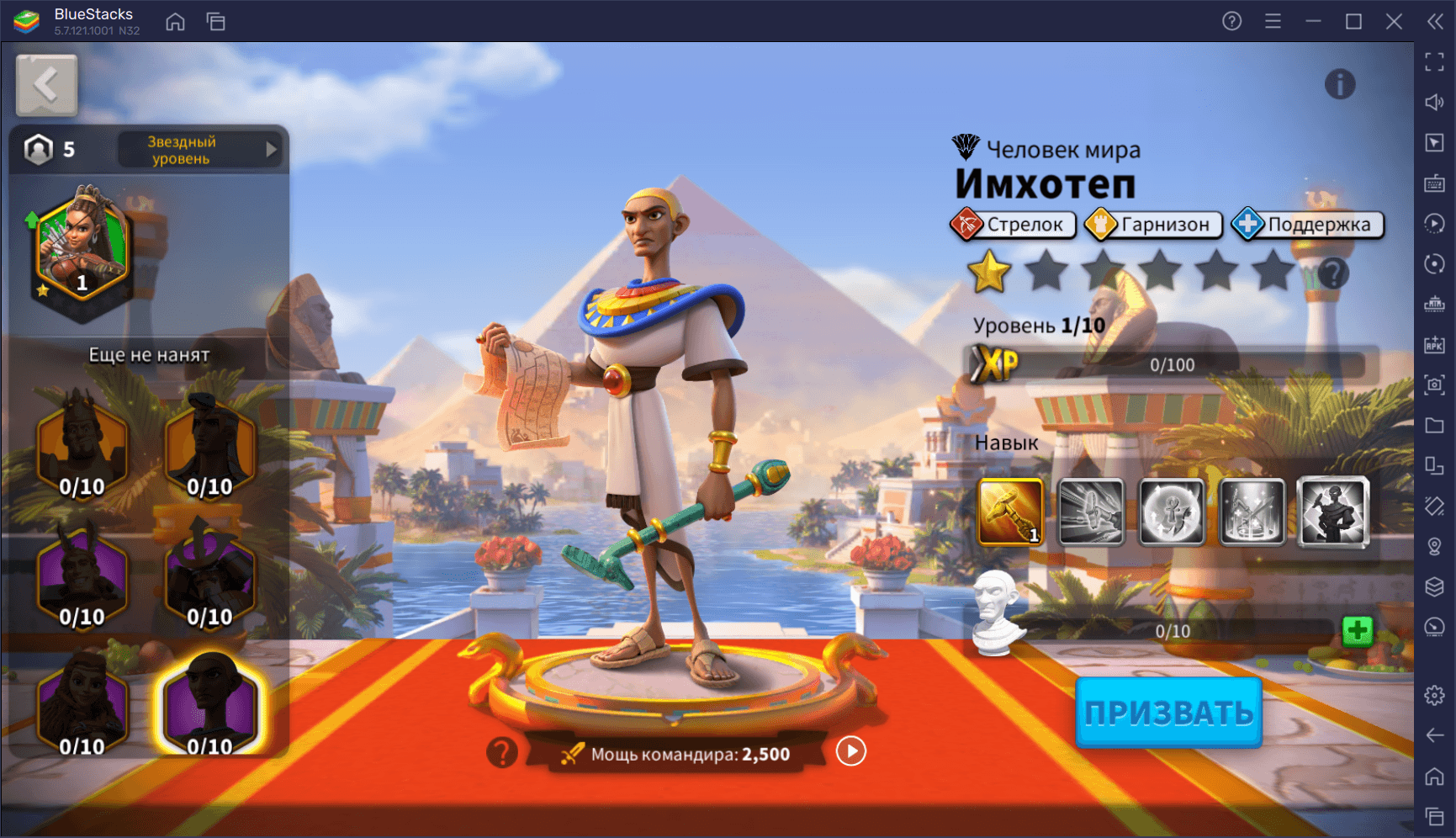Add sculptures with the green plus button
Image resolution: width=1456 pixels, height=838 pixels.
coord(1357,630)
